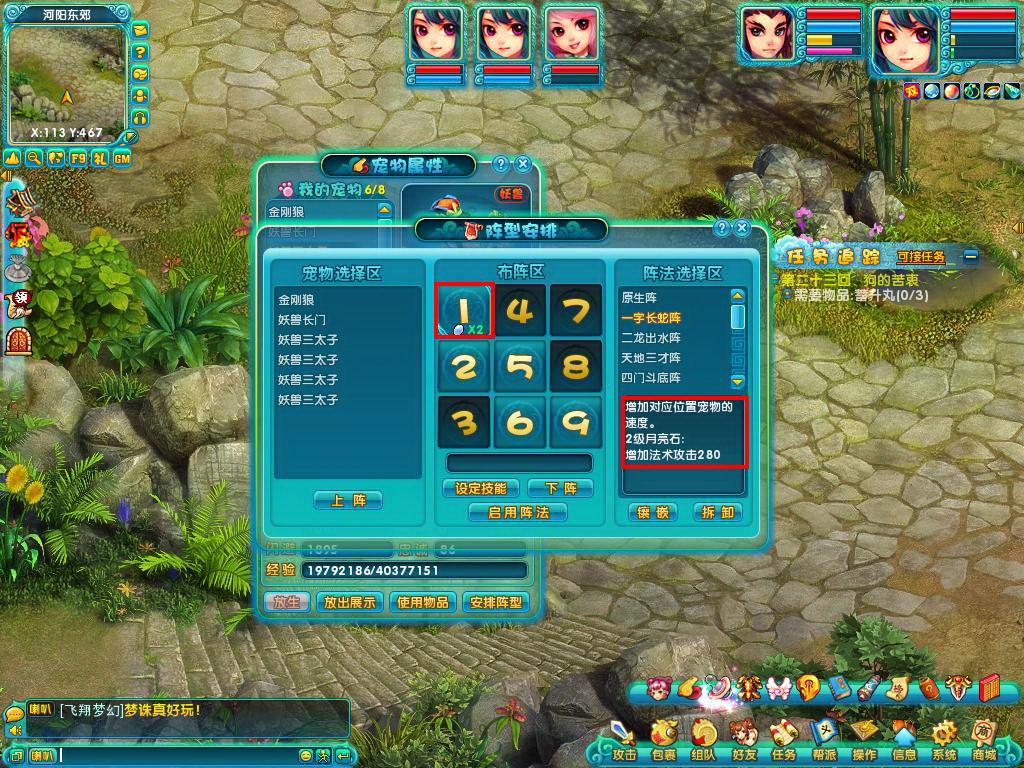The width and height of the screenshot is (1024, 768).
Task: Select formation slot number 5
Action: (x=520, y=367)
